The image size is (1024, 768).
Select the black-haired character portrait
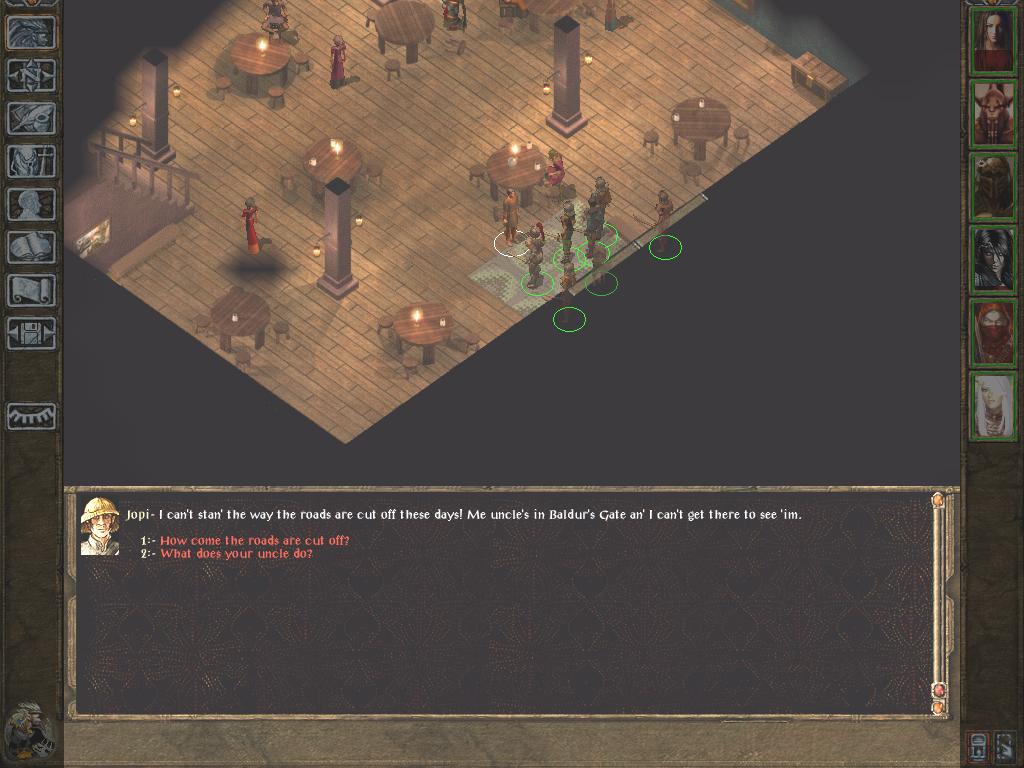coord(993,261)
